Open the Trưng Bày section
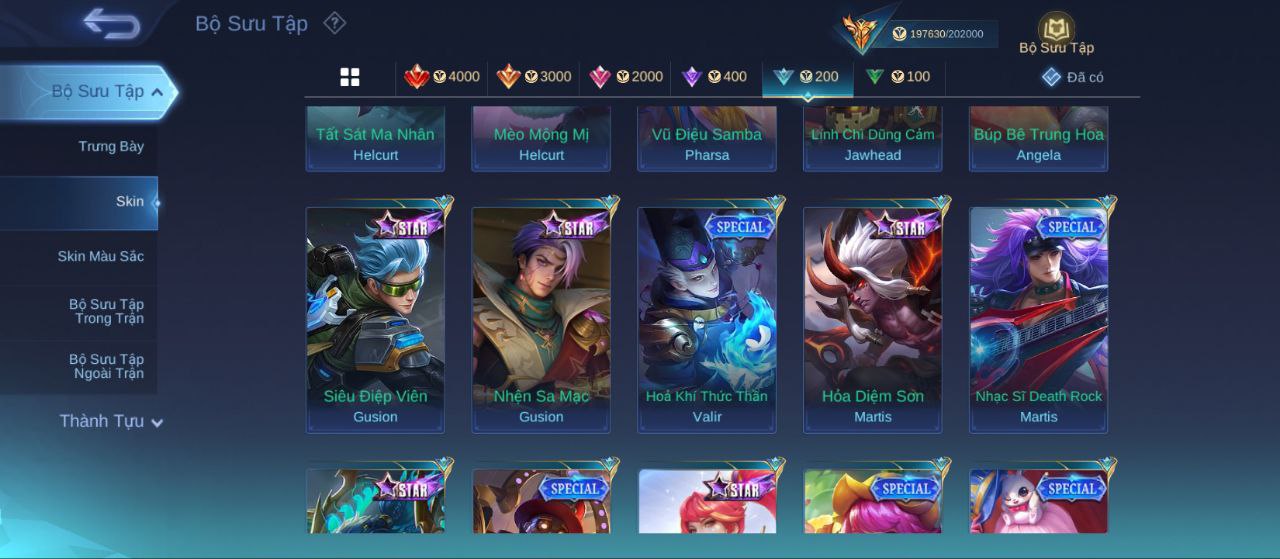The width and height of the screenshot is (1280, 559). pos(111,147)
